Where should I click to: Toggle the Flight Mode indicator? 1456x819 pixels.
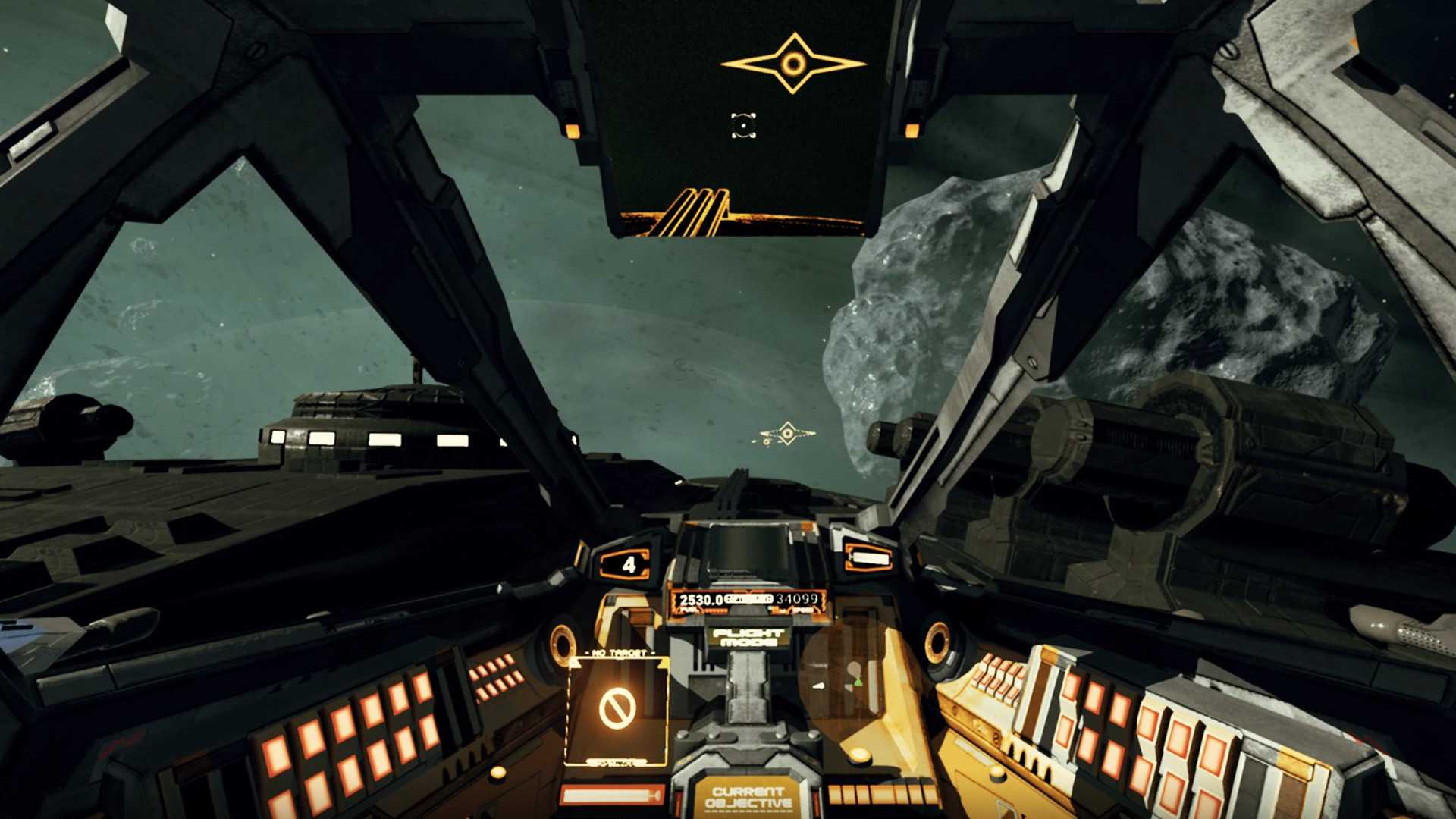click(x=748, y=637)
